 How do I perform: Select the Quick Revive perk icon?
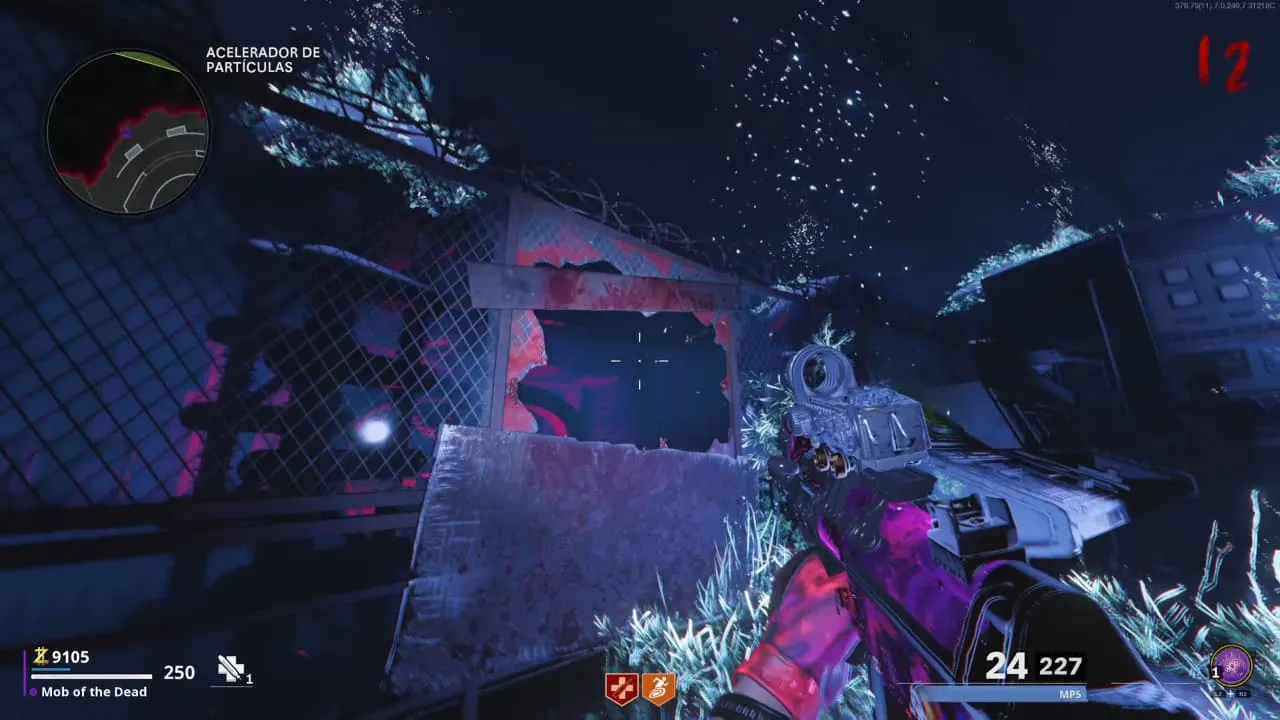(x=621, y=688)
